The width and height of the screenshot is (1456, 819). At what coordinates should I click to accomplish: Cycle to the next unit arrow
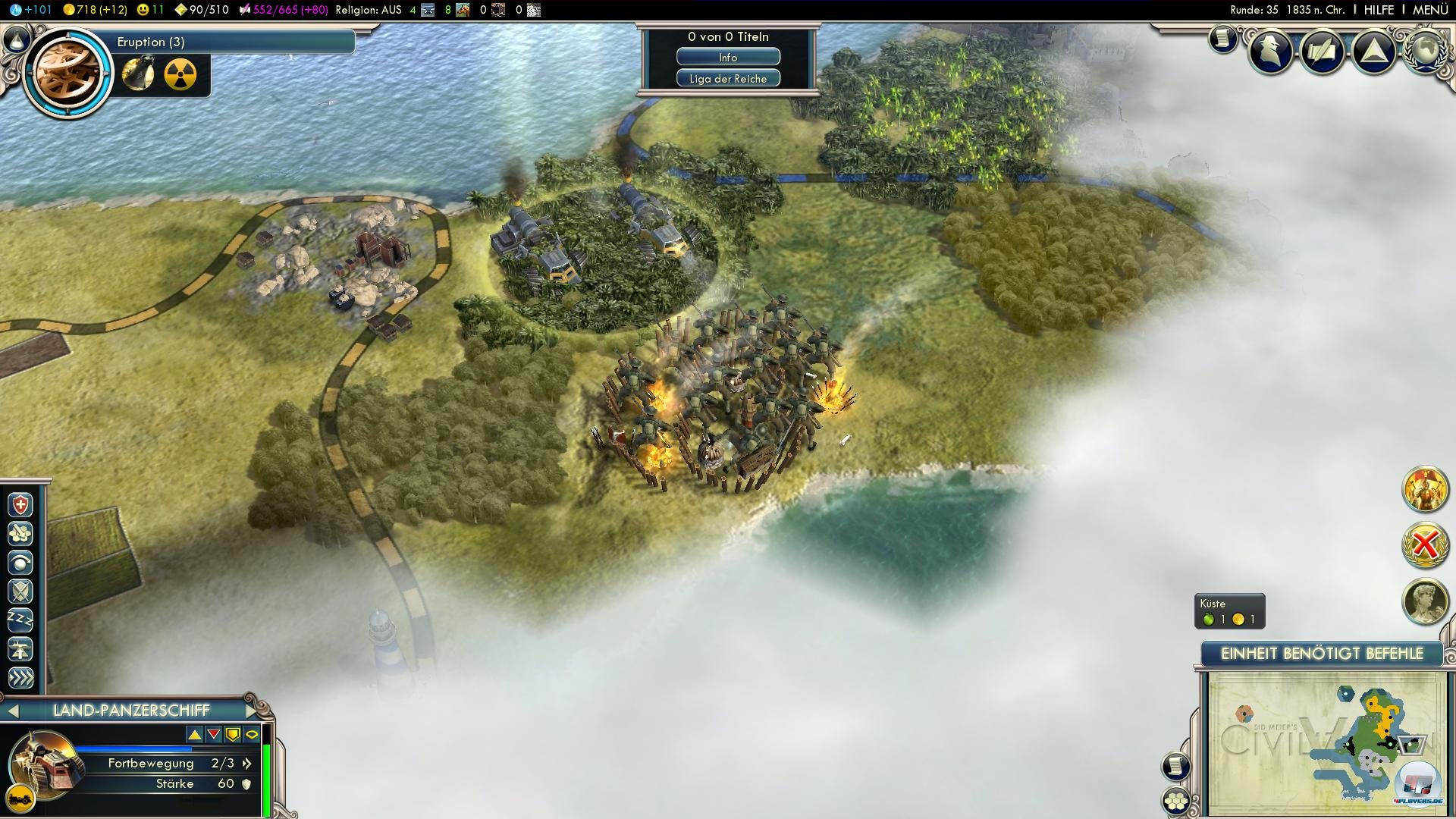point(253,711)
